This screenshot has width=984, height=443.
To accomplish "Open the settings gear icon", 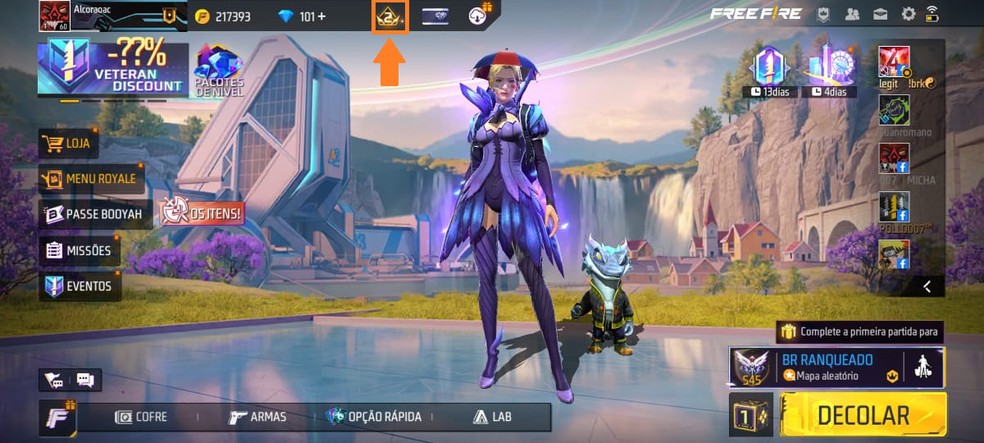I will point(908,14).
